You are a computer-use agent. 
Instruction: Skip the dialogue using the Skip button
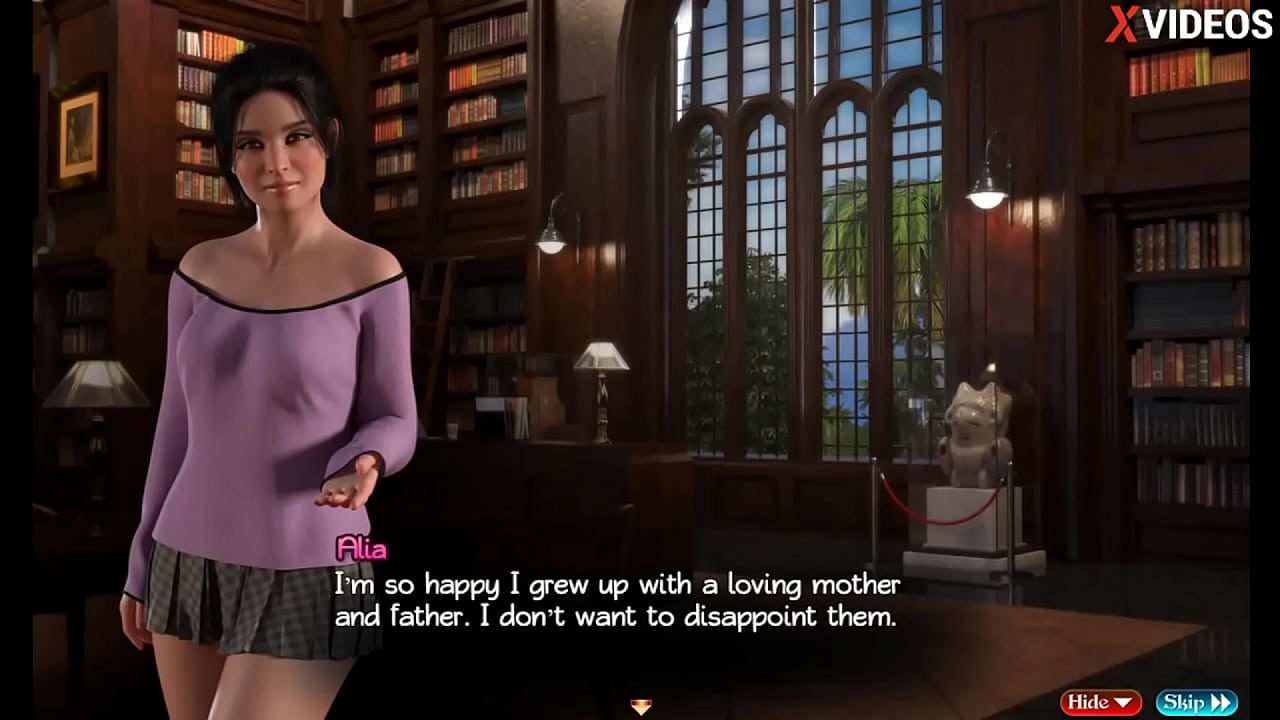click(x=1196, y=703)
